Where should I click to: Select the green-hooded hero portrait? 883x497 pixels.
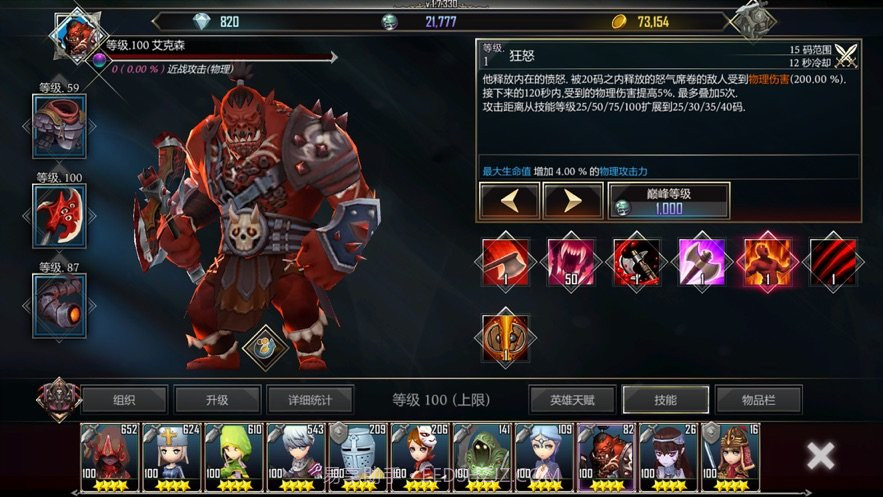tap(234, 457)
